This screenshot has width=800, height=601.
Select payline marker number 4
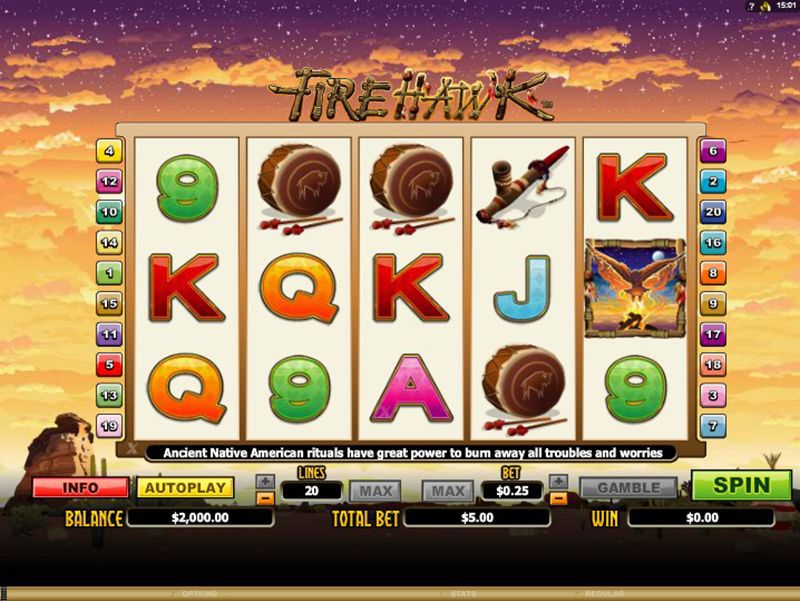(108, 152)
